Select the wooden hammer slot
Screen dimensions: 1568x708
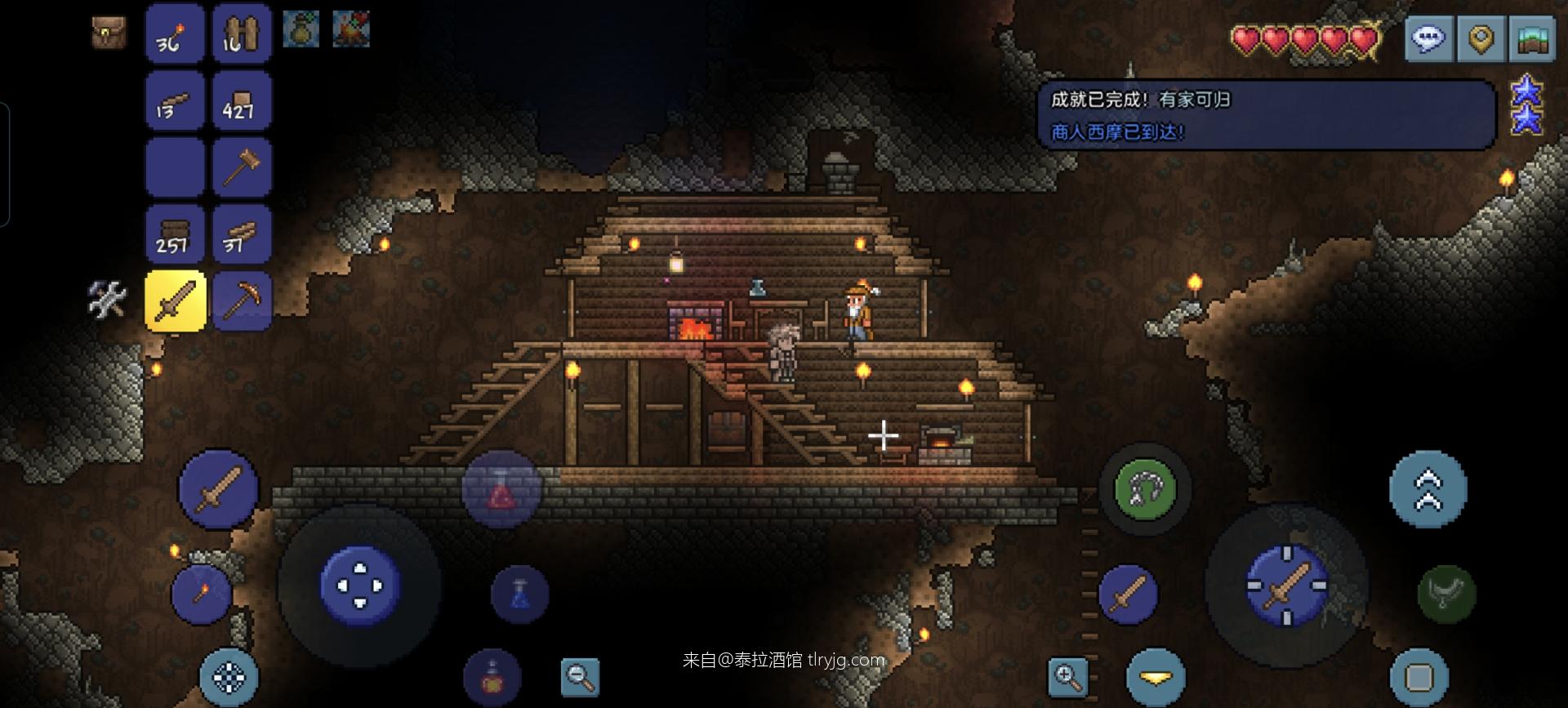pyautogui.click(x=242, y=167)
